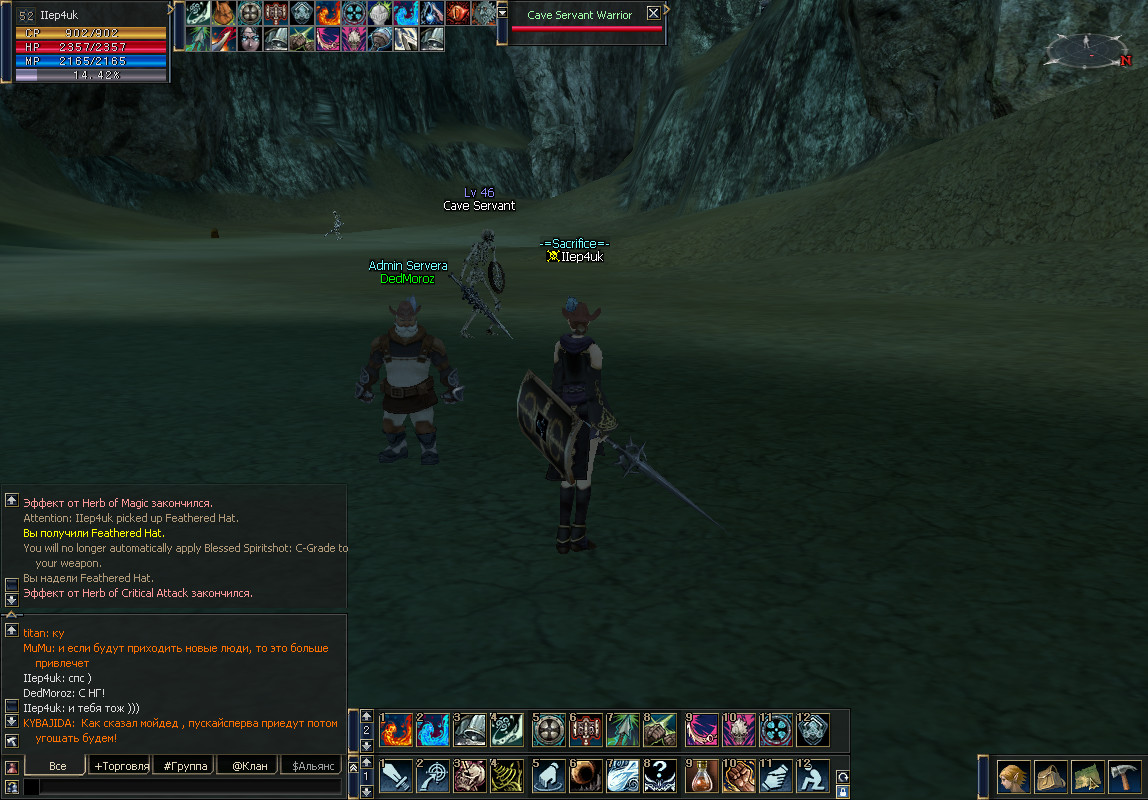
Task: Open the character status elf head icon
Action: (1015, 776)
